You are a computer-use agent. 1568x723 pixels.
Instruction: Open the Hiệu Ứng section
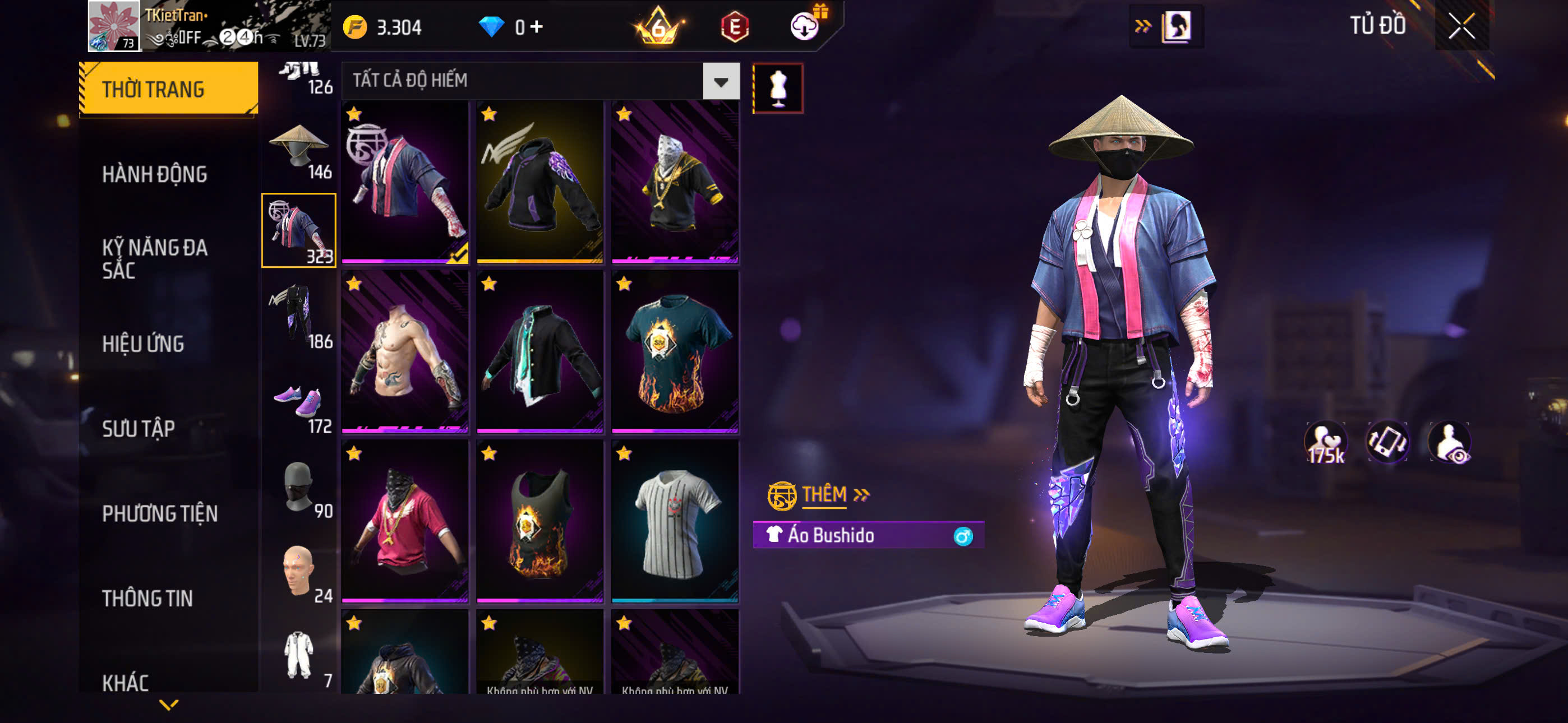[x=143, y=344]
